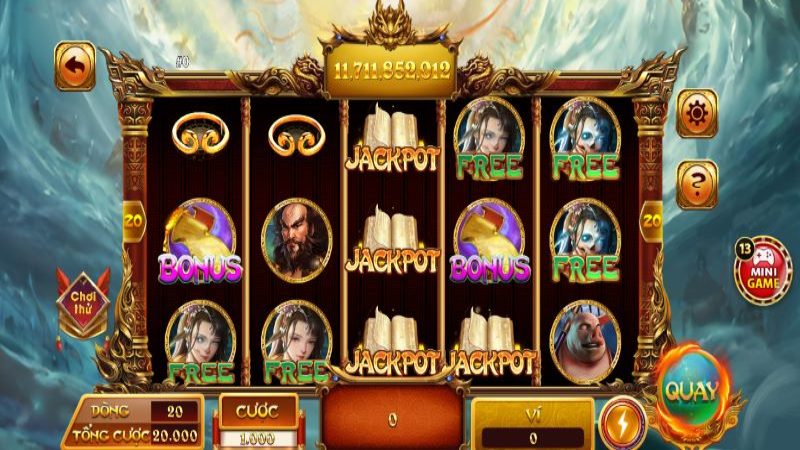Click the left 20 payline marker
This screenshot has height=450, width=800.
[x=131, y=215]
